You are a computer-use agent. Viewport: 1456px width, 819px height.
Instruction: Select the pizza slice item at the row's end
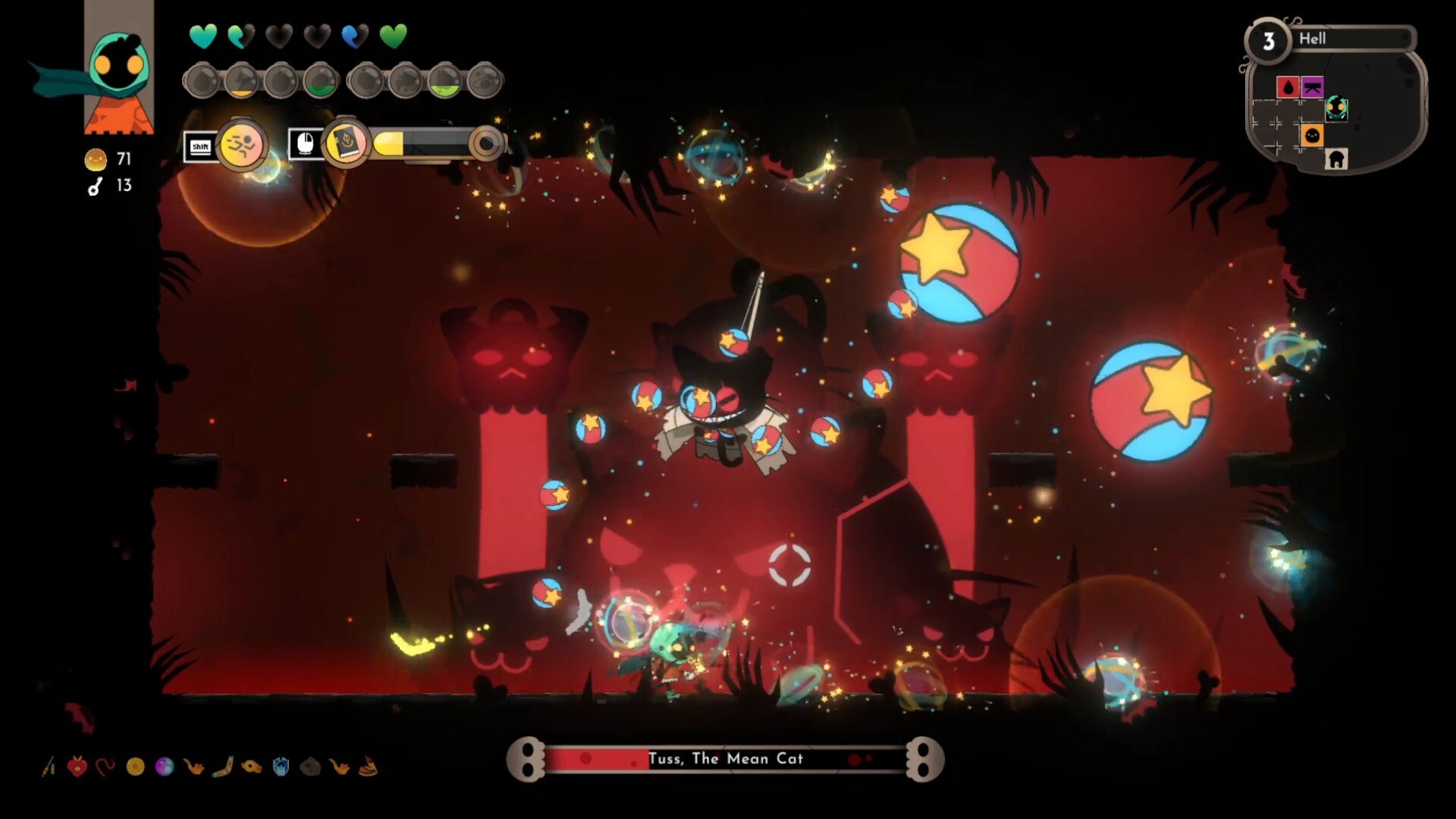point(369,766)
